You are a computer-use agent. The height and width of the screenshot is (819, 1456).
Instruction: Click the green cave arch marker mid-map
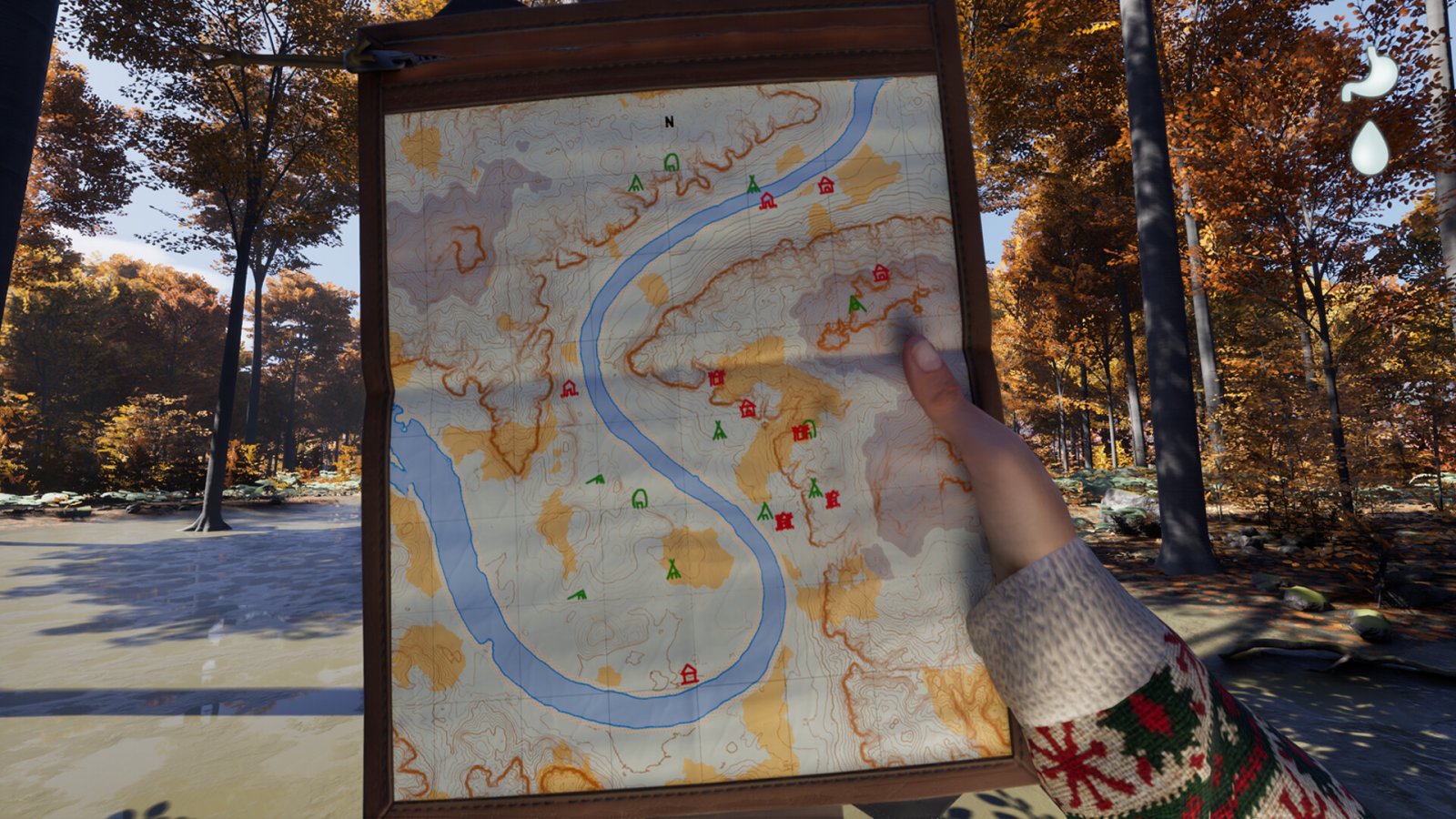pos(639,500)
